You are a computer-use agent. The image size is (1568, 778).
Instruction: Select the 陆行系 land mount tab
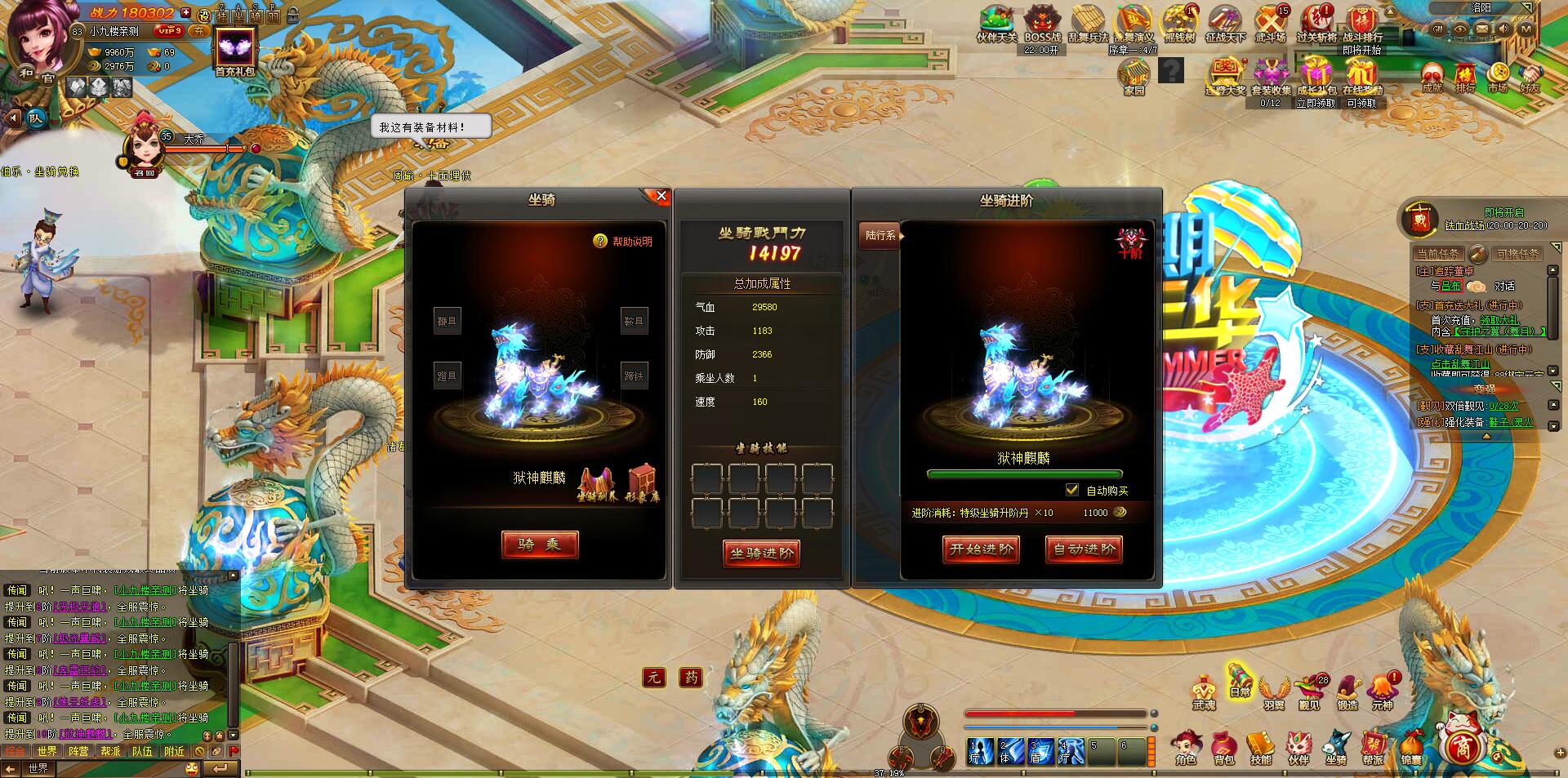coord(880,235)
